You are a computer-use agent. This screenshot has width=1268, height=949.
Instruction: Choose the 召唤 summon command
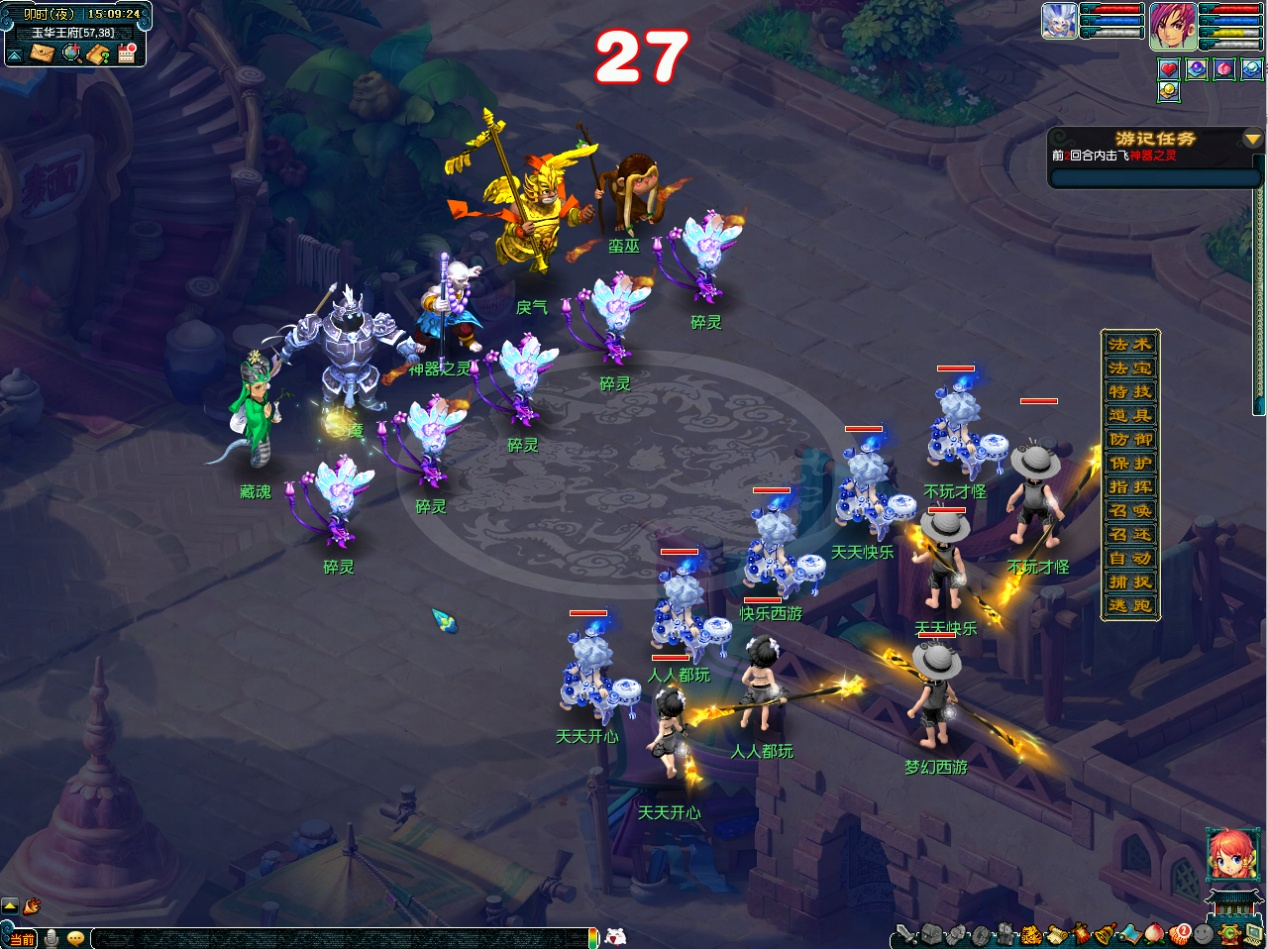[1130, 510]
